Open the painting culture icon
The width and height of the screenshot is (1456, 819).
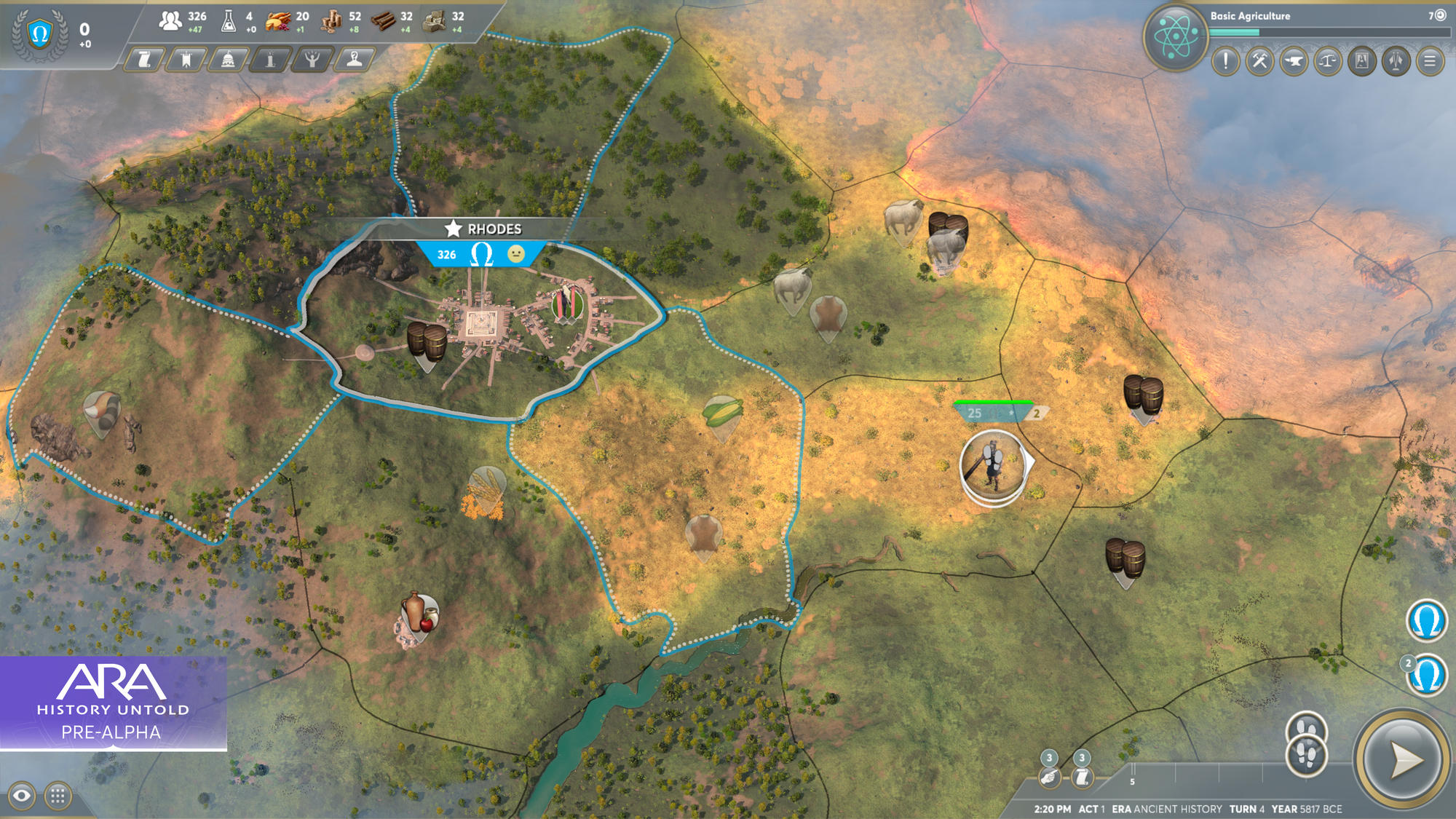tap(1362, 62)
